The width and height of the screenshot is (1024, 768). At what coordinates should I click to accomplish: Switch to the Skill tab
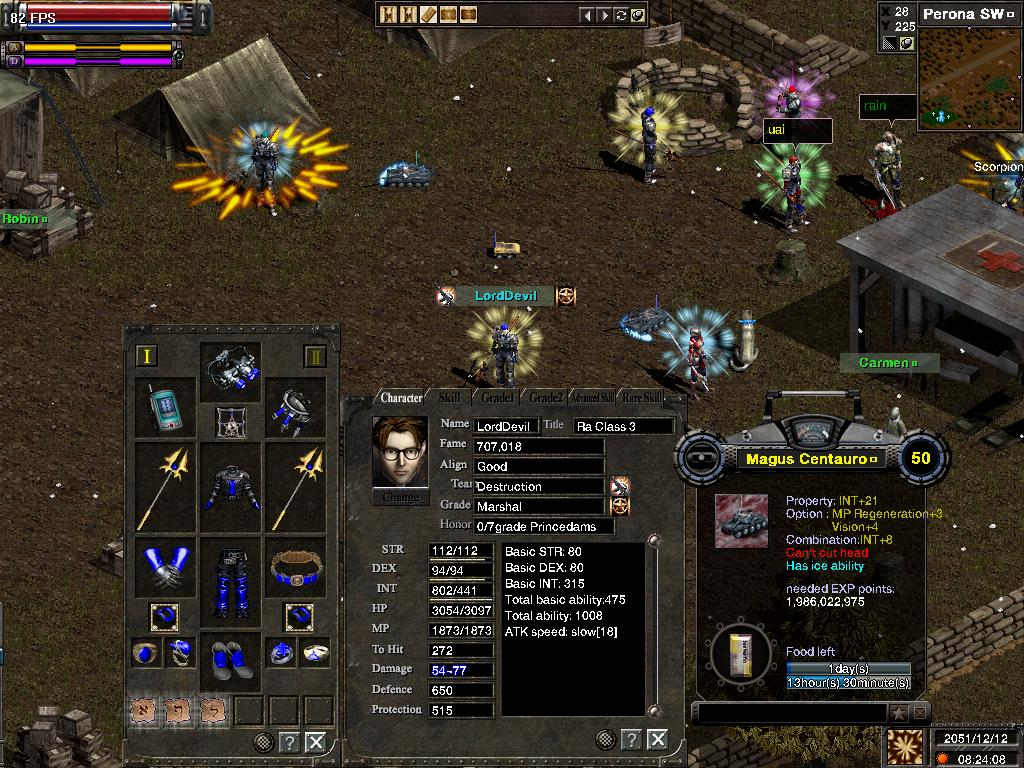(x=450, y=398)
